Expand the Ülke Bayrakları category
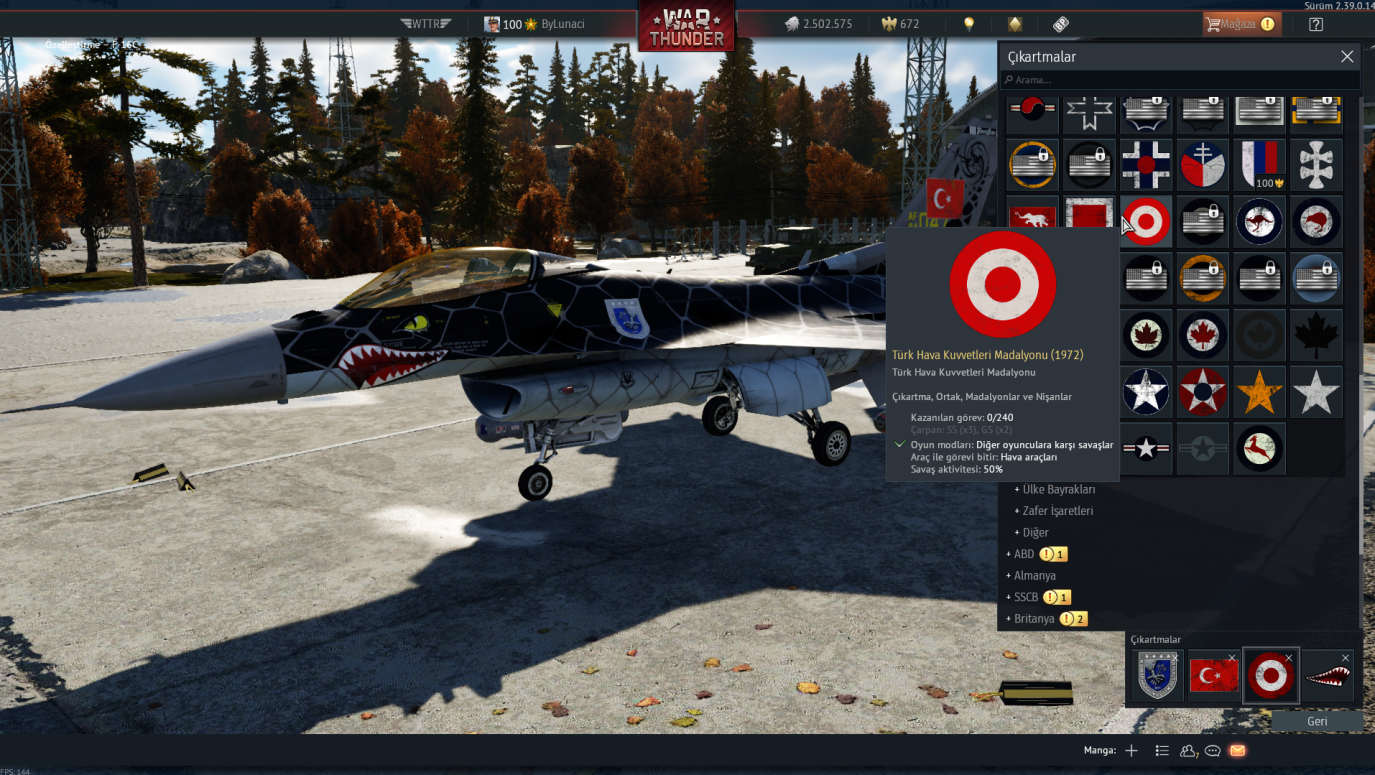 (1058, 489)
